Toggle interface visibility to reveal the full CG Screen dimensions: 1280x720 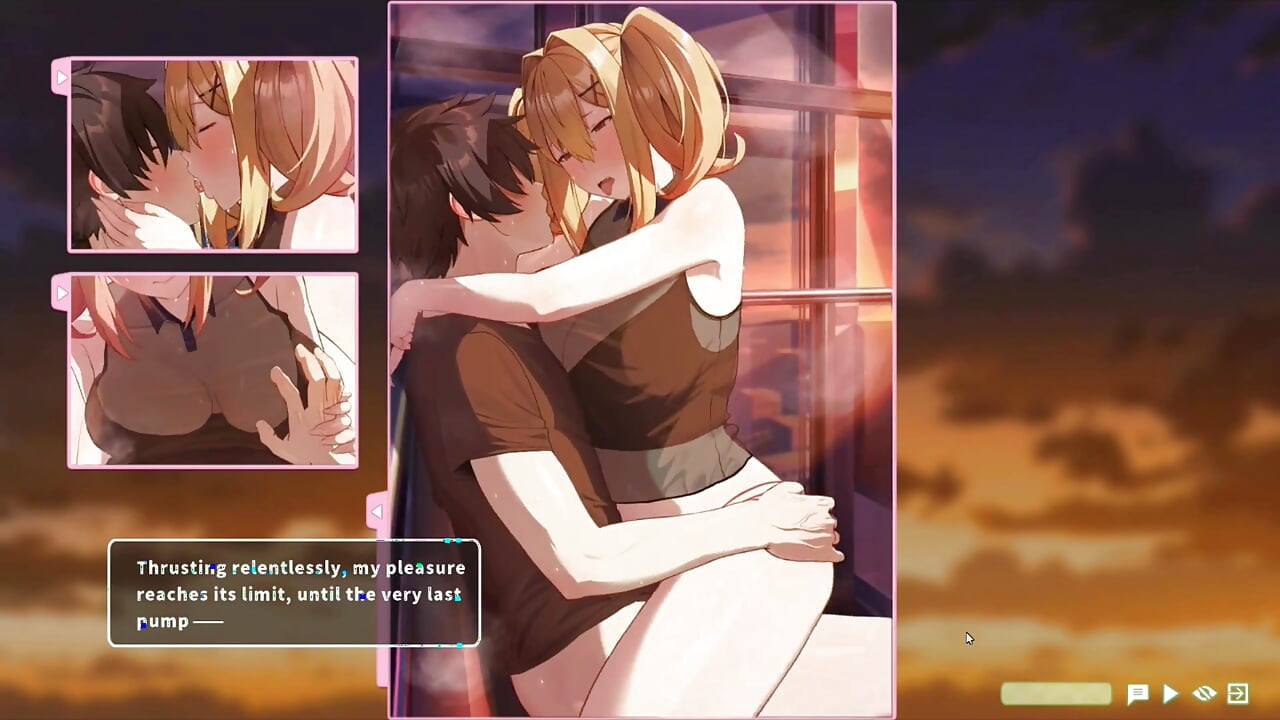click(x=1202, y=693)
